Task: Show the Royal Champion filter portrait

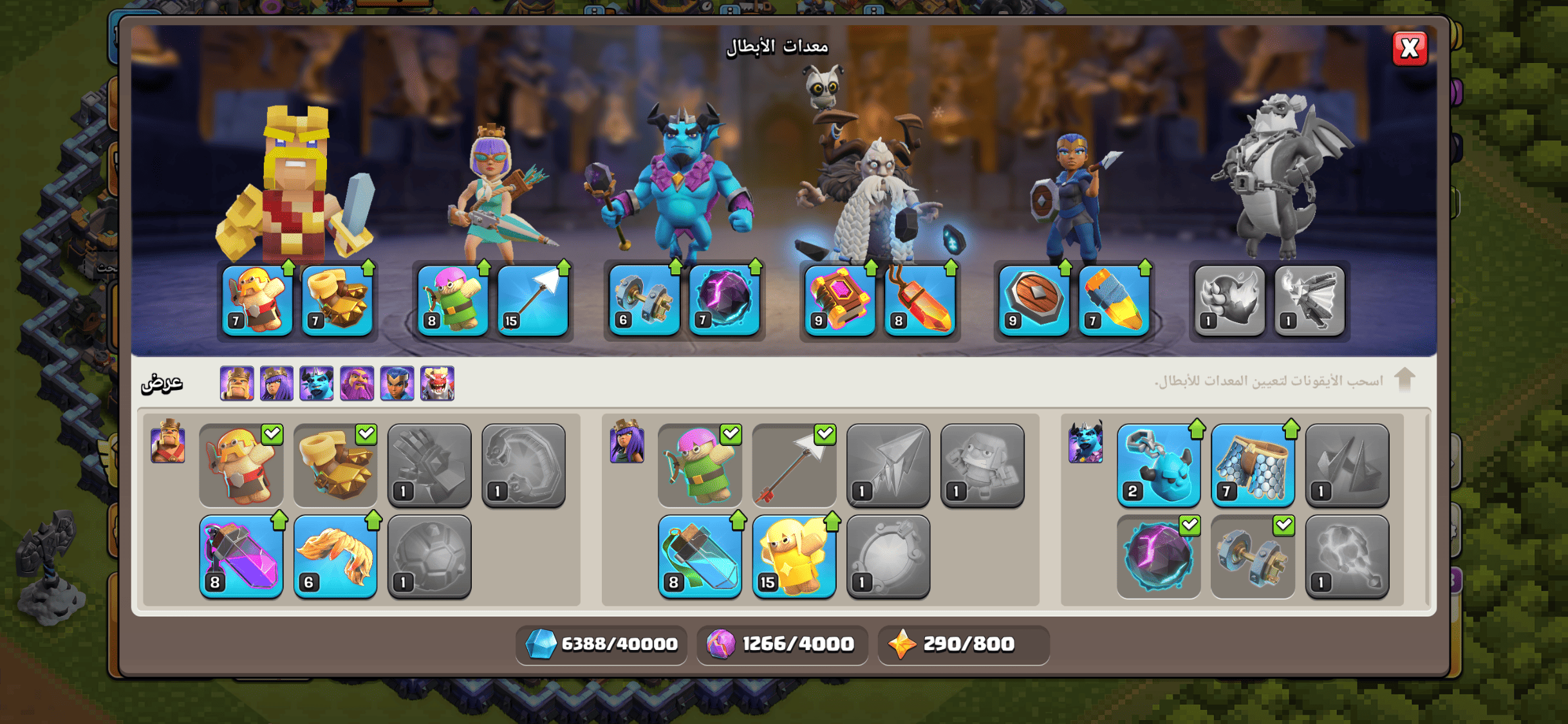Action: pos(397,384)
